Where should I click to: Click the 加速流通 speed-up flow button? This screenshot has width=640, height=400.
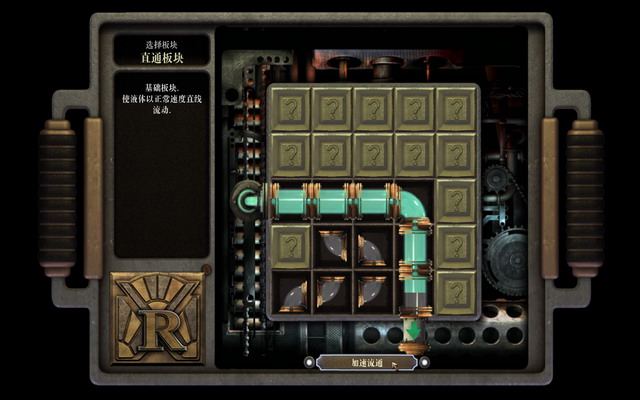coord(361,362)
